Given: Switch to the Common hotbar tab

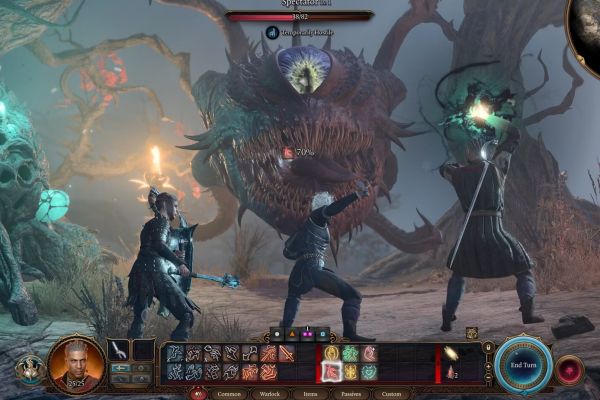Looking at the screenshot, I should click(x=228, y=394).
